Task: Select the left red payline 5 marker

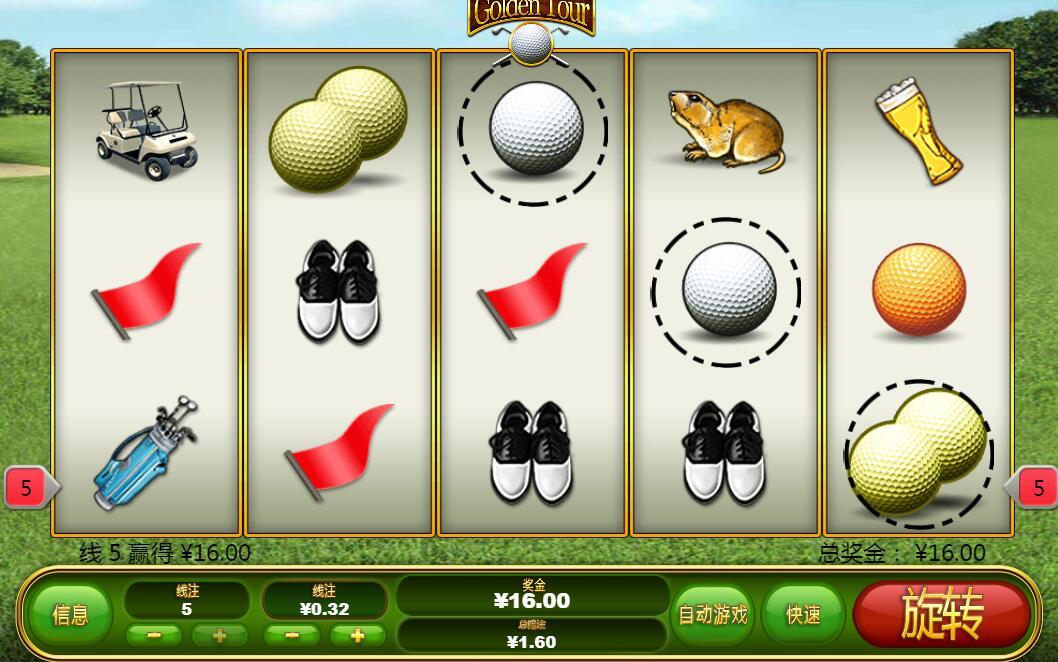Action: [x=27, y=488]
